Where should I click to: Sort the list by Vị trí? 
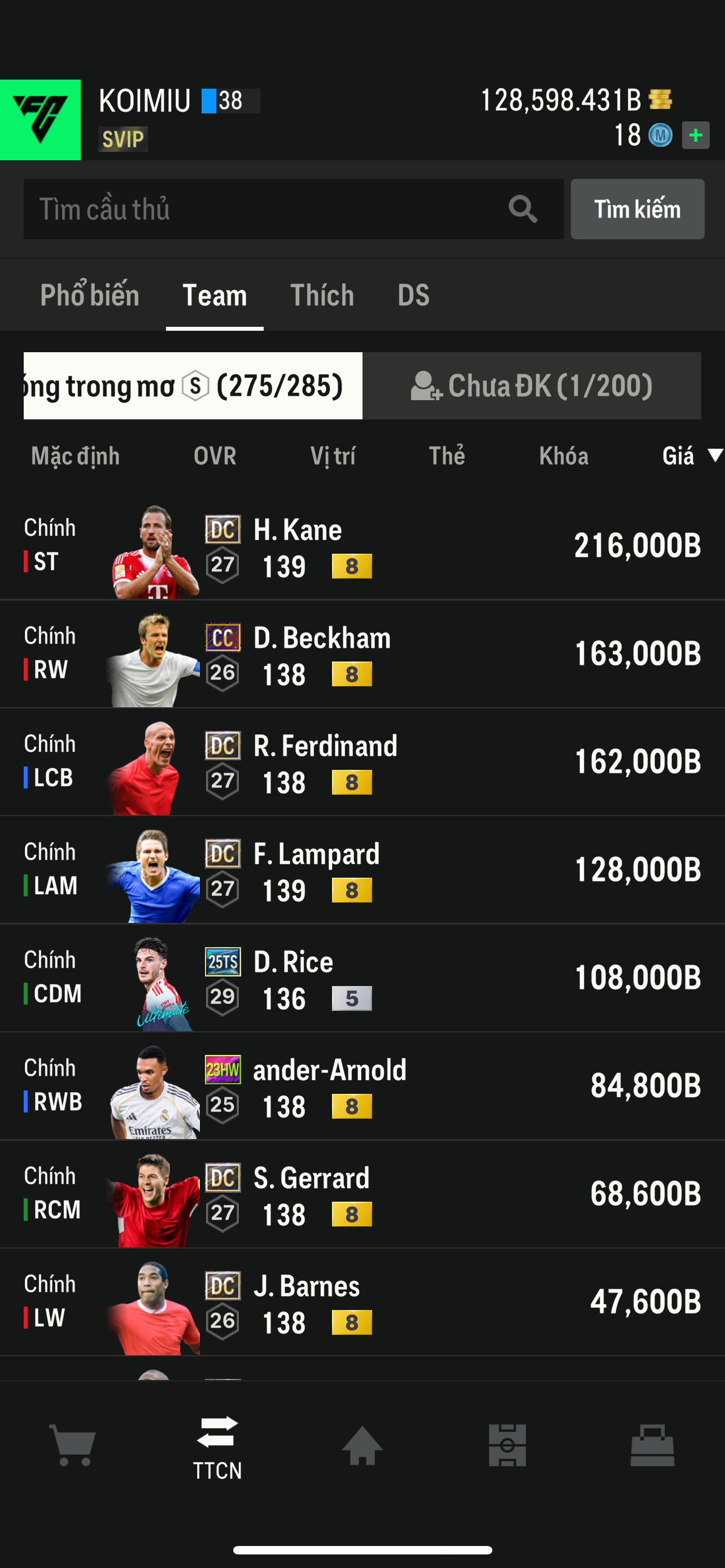point(333,456)
